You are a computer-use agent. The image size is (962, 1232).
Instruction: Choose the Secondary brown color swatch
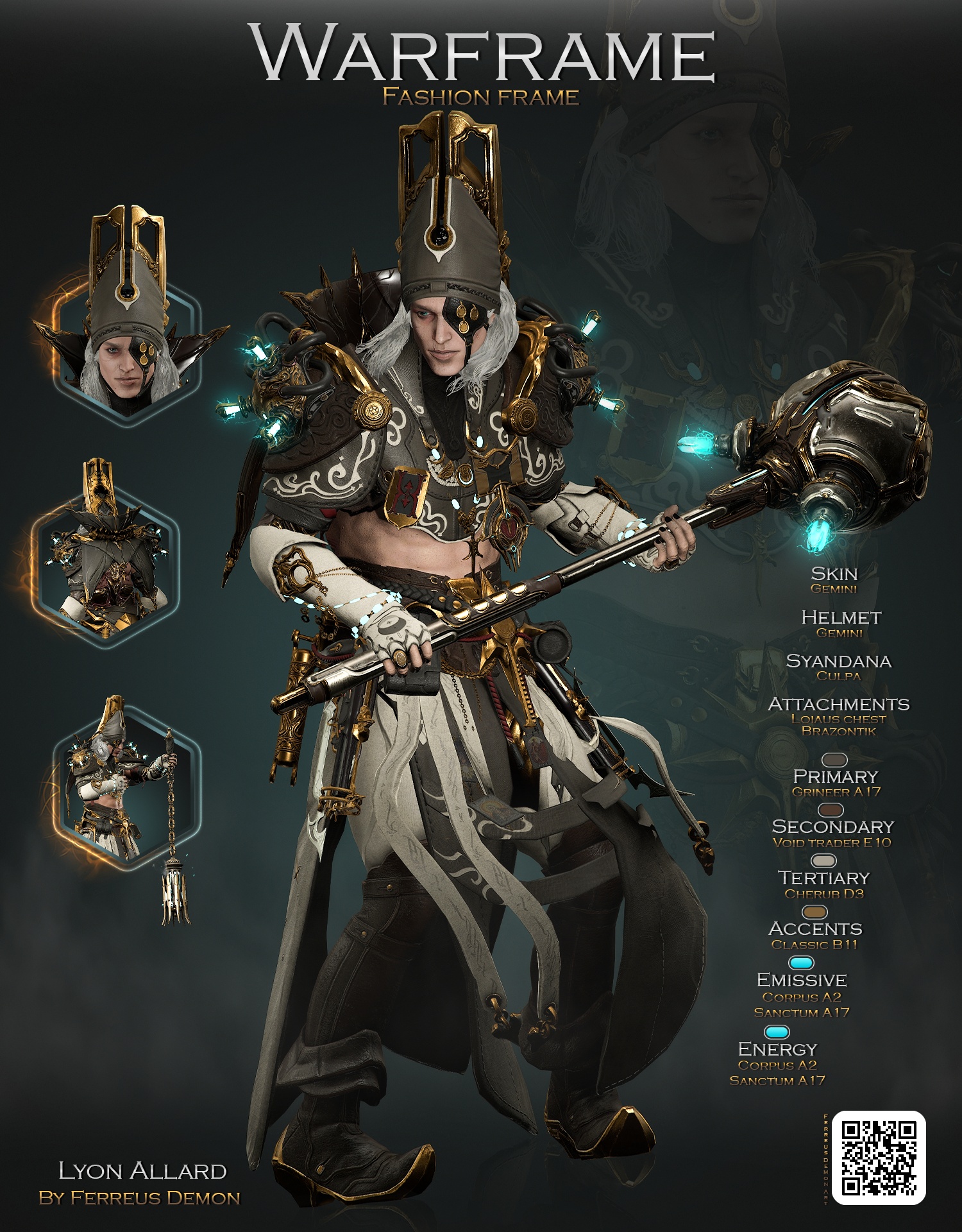831,810
